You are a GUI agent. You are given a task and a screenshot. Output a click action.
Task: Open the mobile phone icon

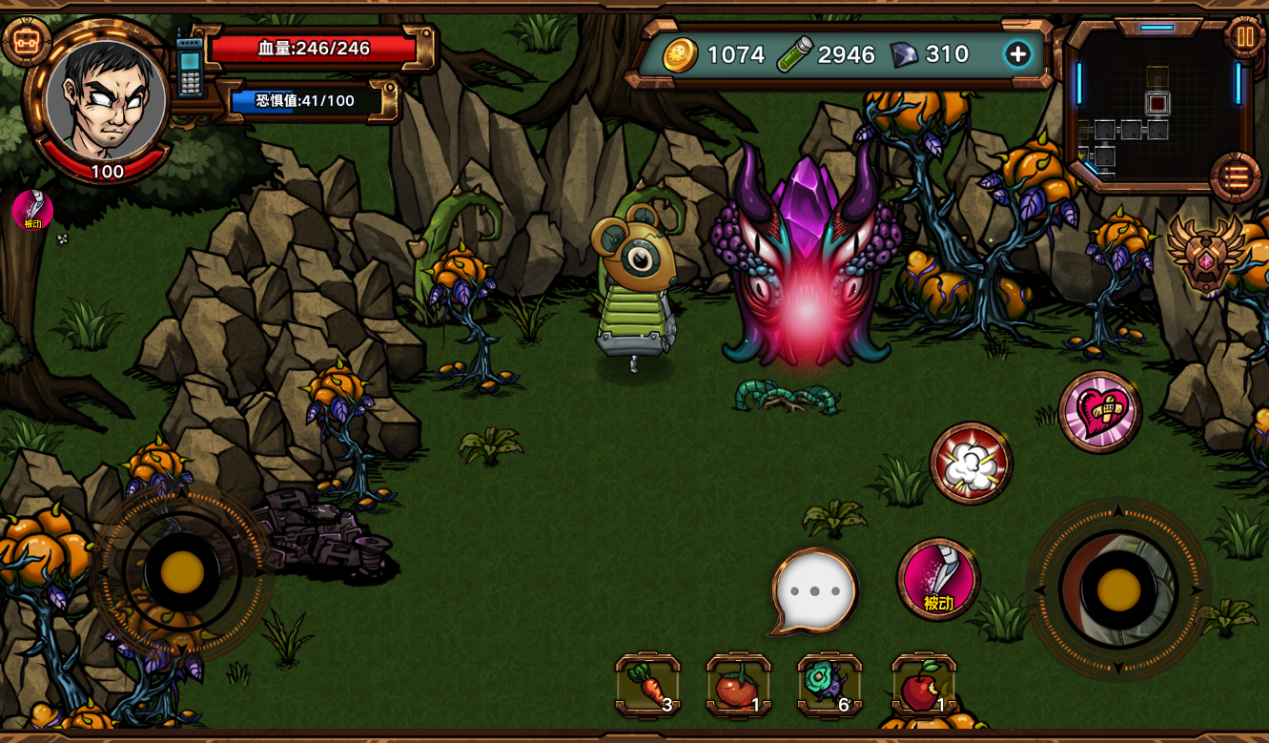click(x=189, y=67)
